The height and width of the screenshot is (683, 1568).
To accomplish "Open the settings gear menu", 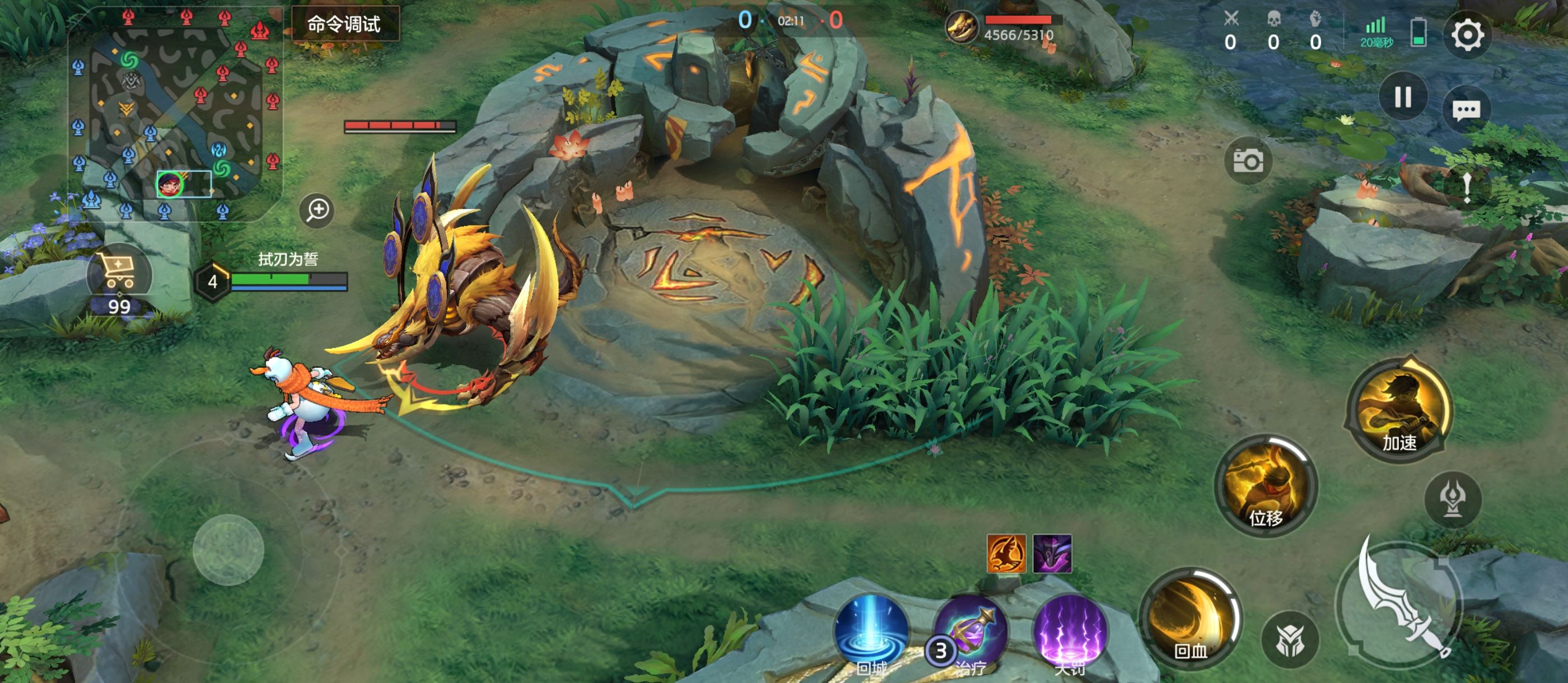I will 1467,35.
